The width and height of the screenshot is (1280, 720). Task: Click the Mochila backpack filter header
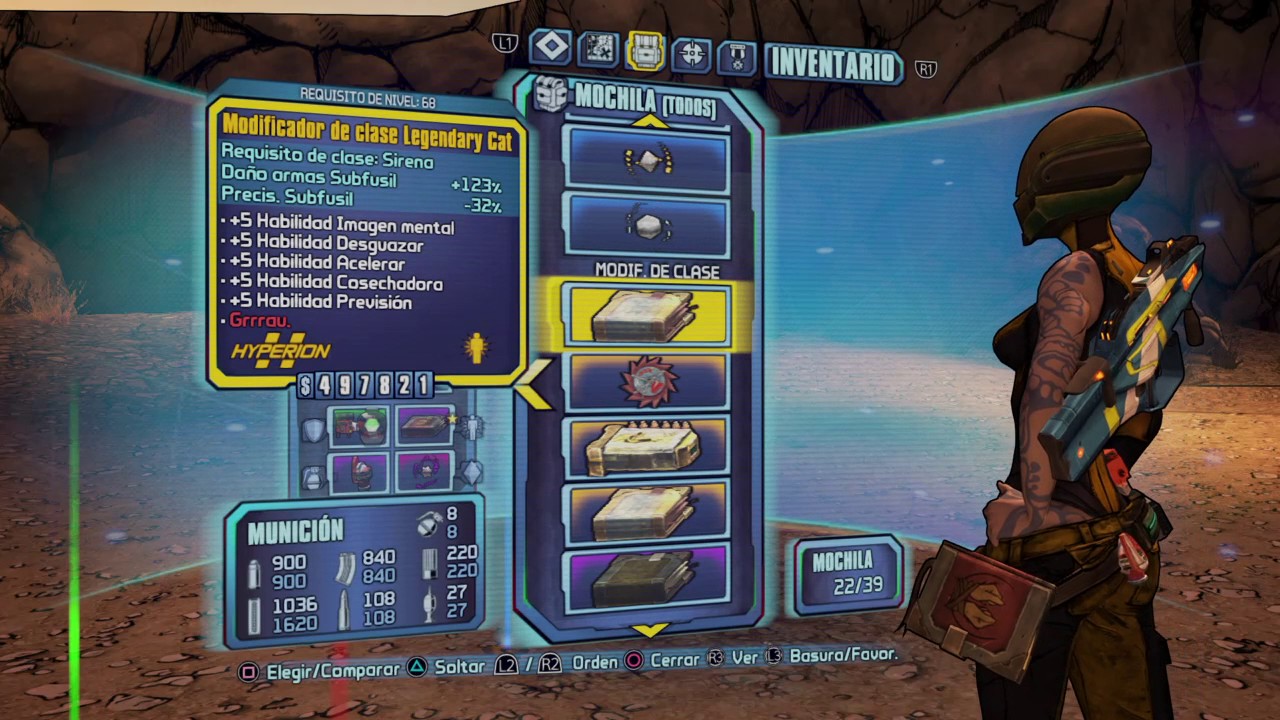[x=644, y=99]
